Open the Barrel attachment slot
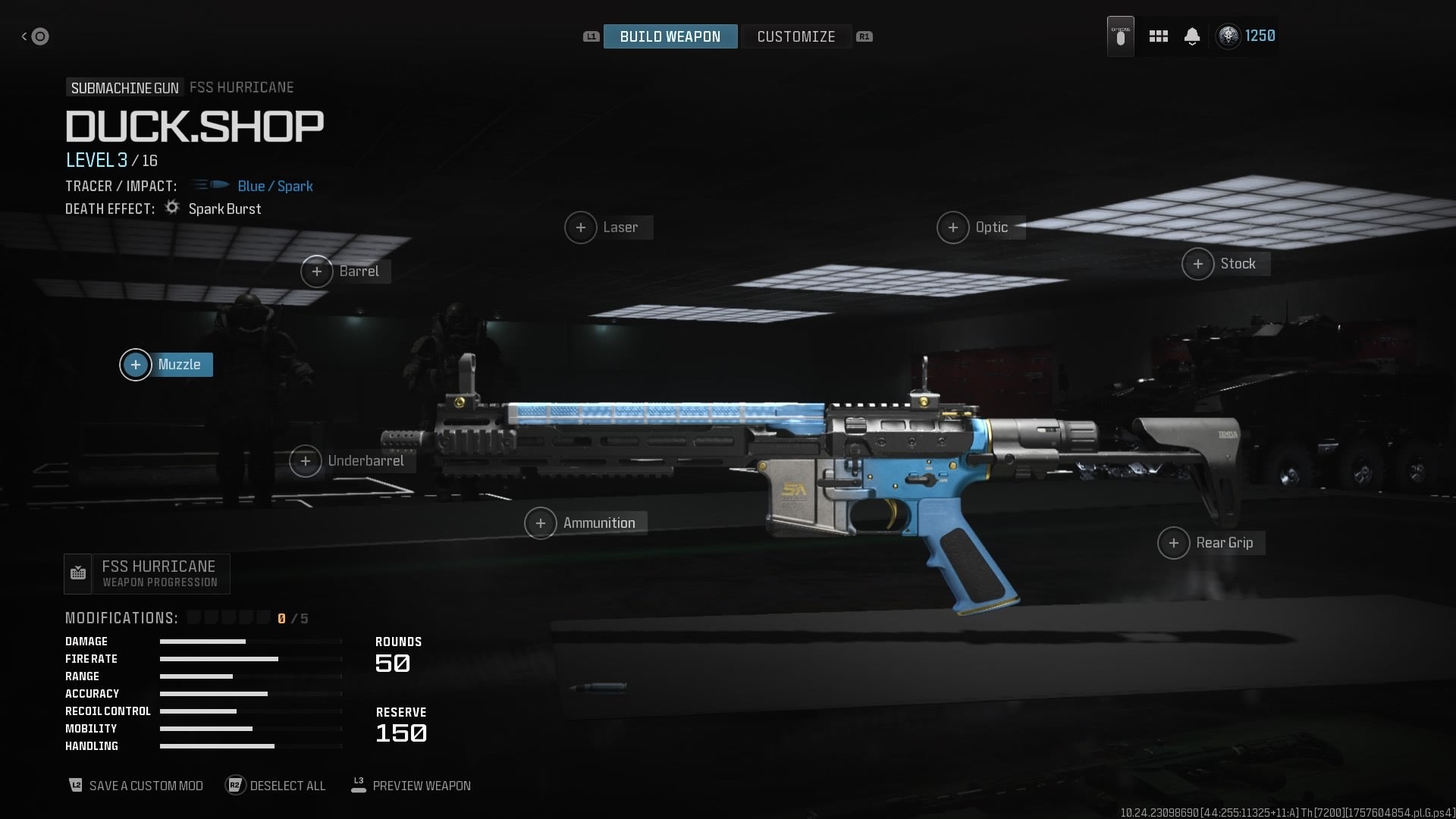This screenshot has width=1456, height=819. (345, 271)
